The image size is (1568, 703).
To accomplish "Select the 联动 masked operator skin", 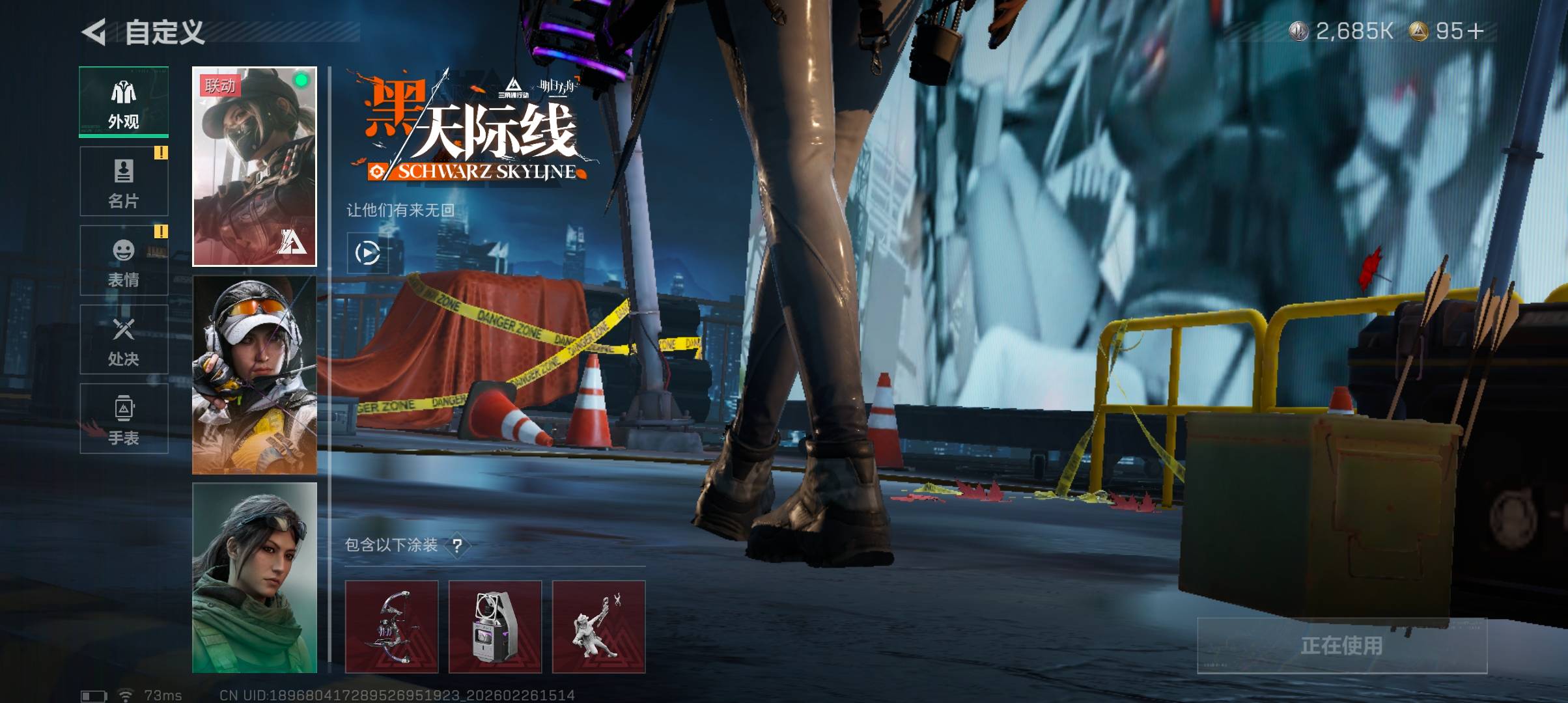I will point(255,167).
